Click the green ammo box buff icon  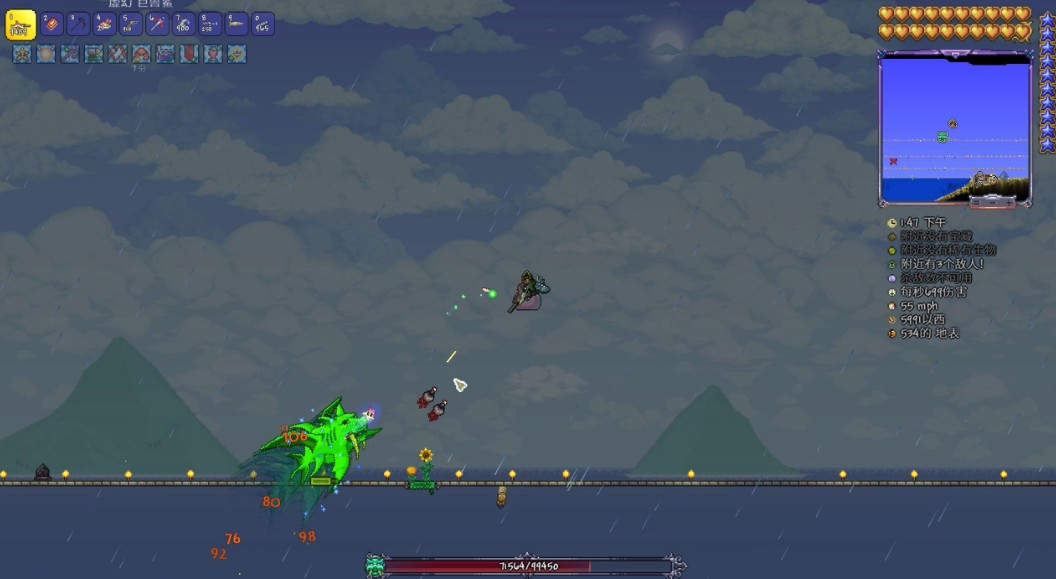click(x=94, y=54)
